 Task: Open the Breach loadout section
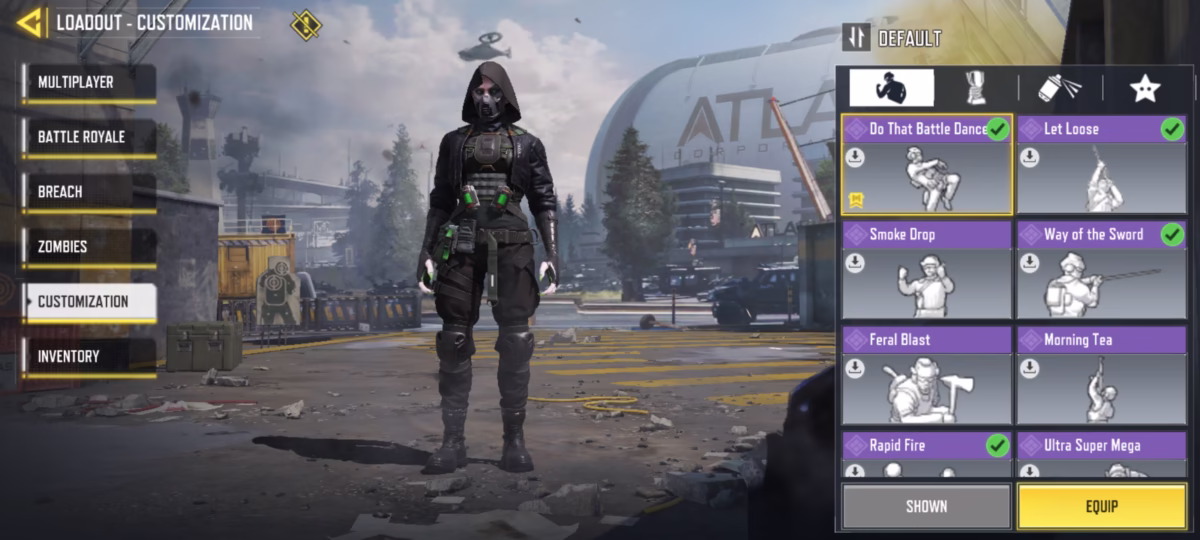pos(89,192)
